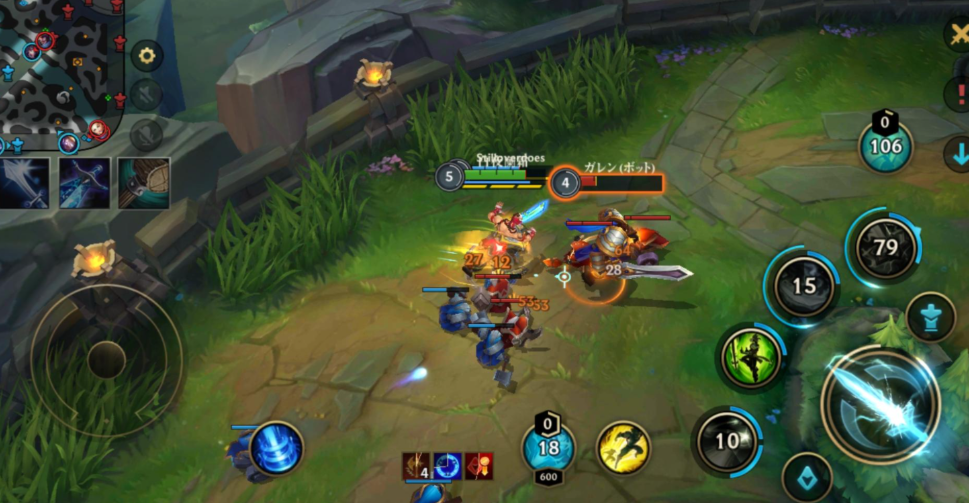
Task: Tap the blue down-arrow button
Action: [x=957, y=154]
